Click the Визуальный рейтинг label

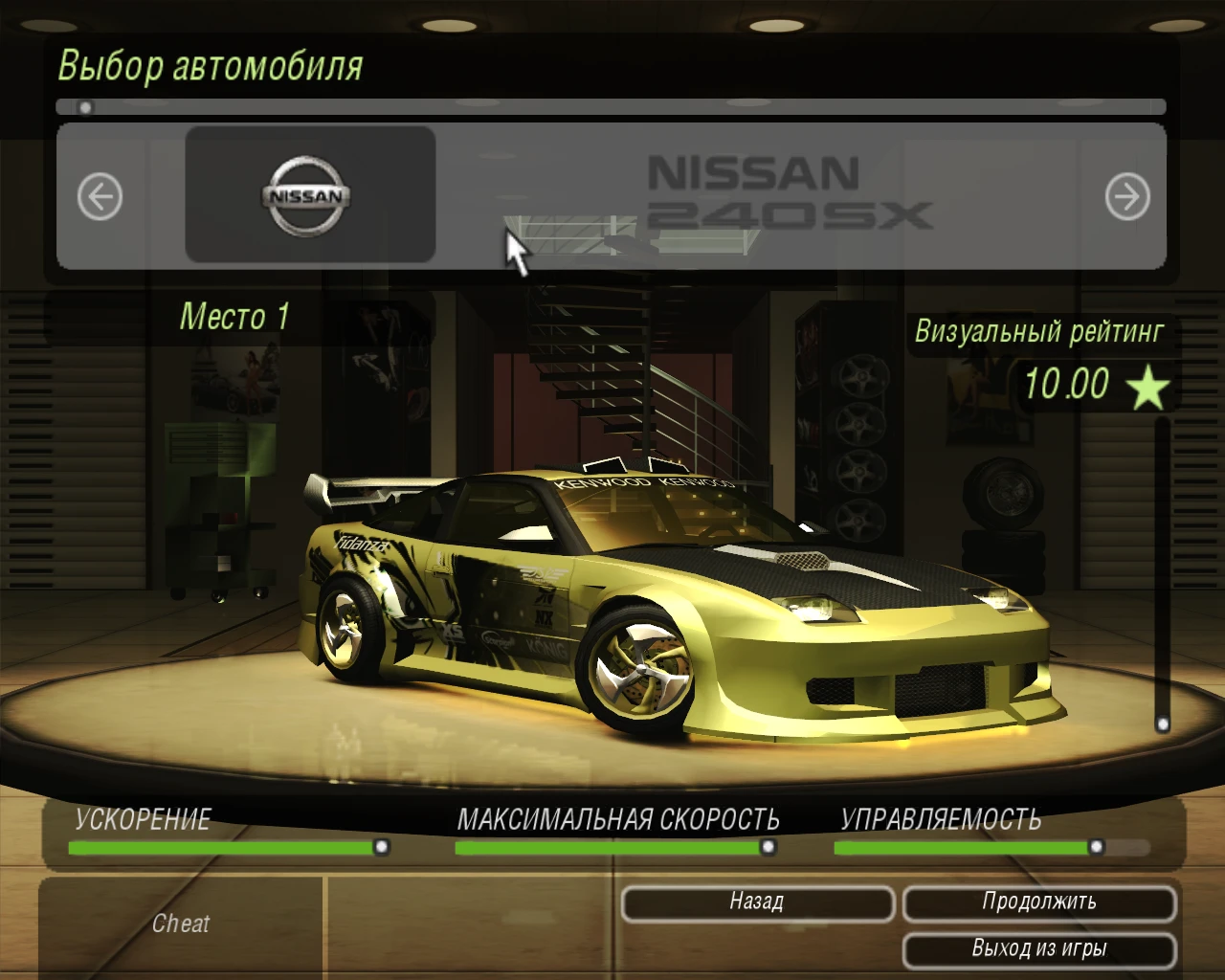pyautogui.click(x=1039, y=332)
